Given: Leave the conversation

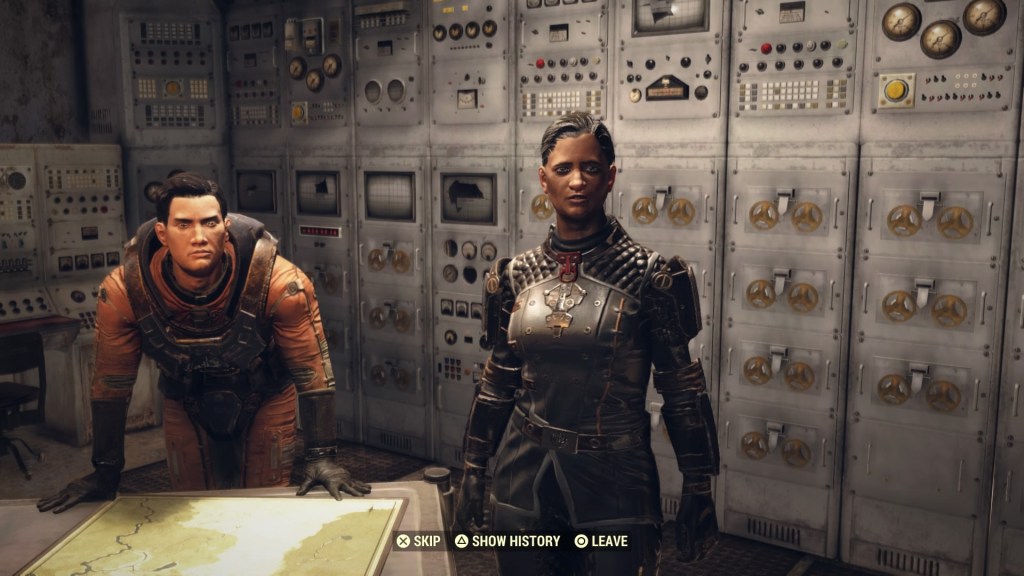Looking at the screenshot, I should point(601,541).
